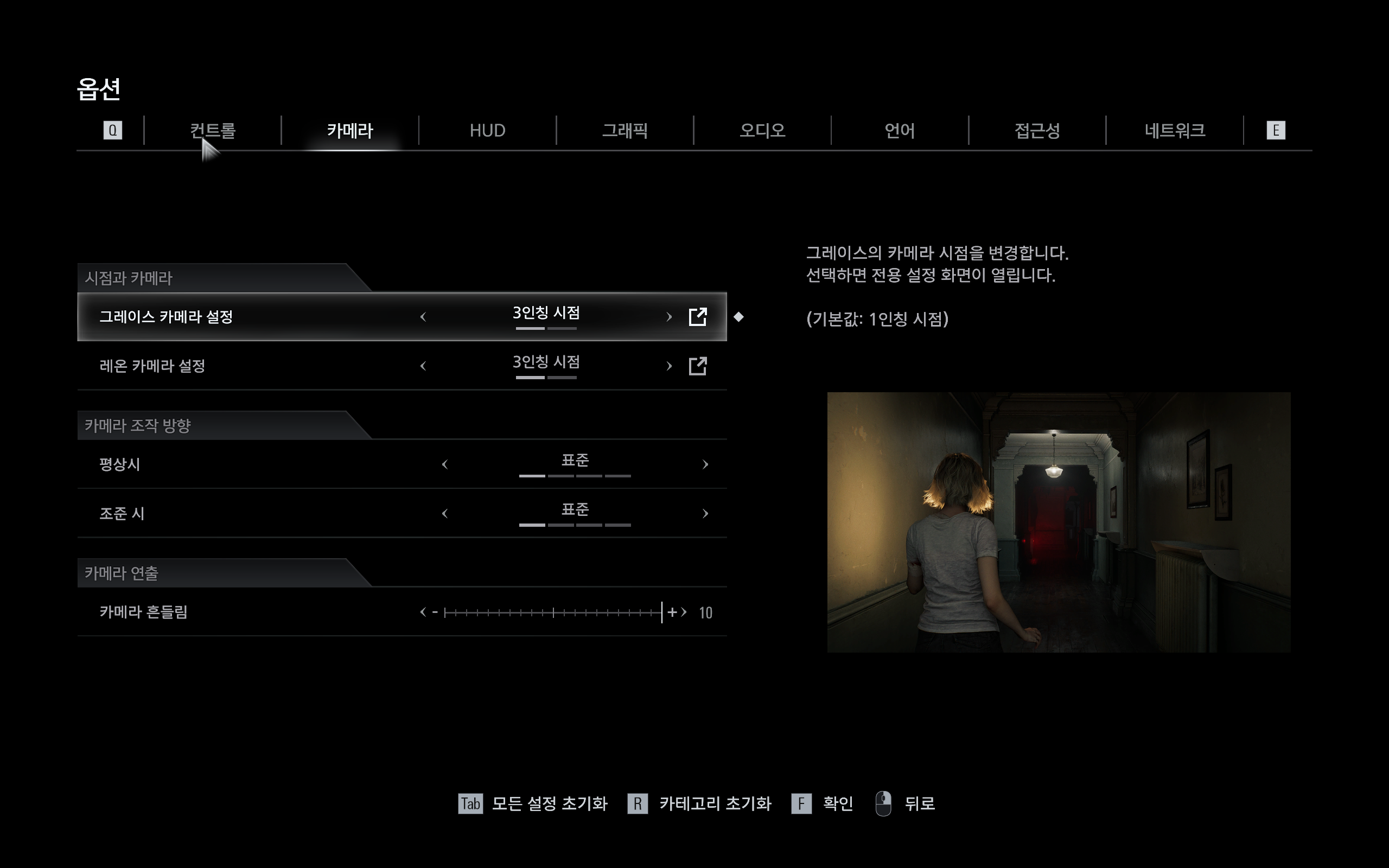Switch to the 컨트롤 tab
This screenshot has height=868, width=1389.
pos(212,131)
